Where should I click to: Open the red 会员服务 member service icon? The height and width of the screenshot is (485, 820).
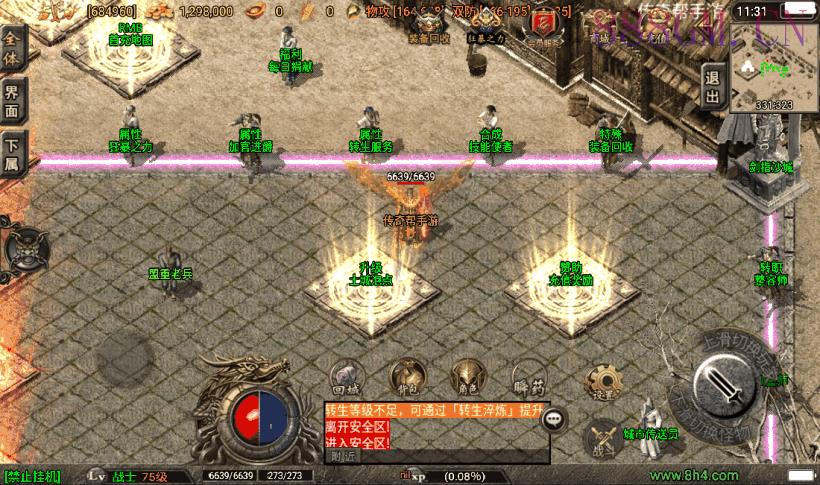(x=542, y=25)
